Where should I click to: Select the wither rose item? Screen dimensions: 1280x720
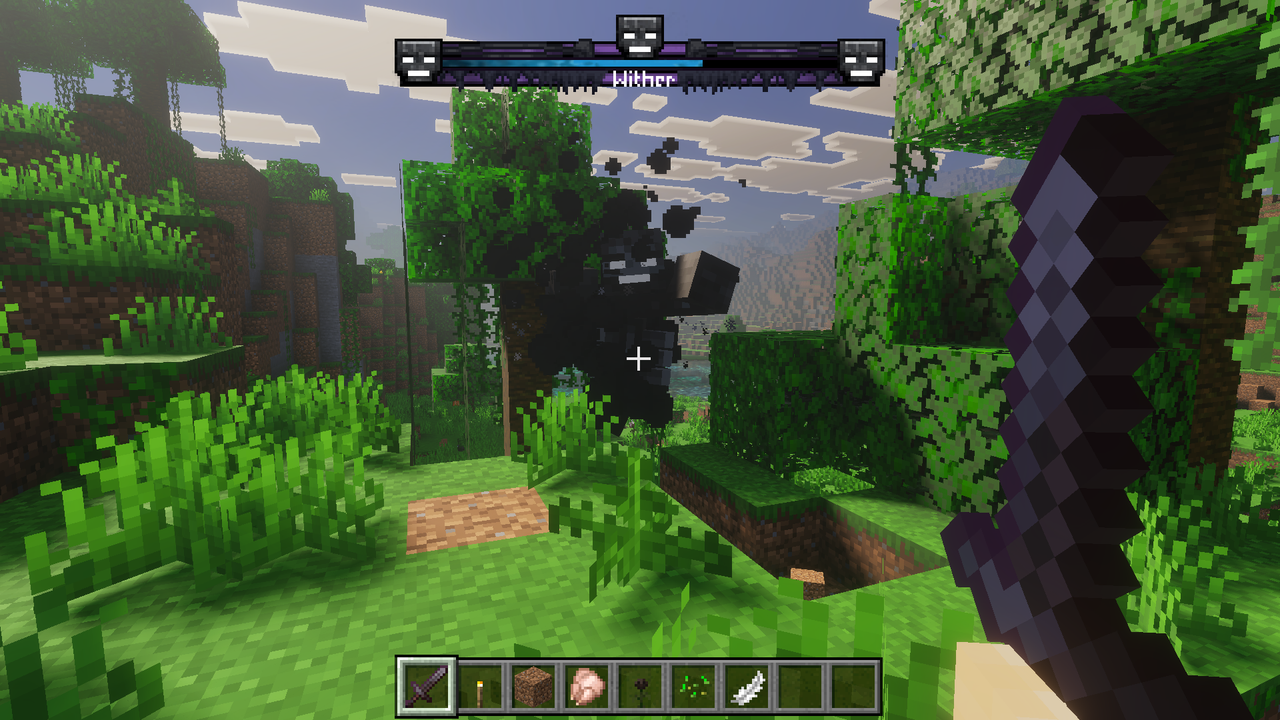pos(640,685)
